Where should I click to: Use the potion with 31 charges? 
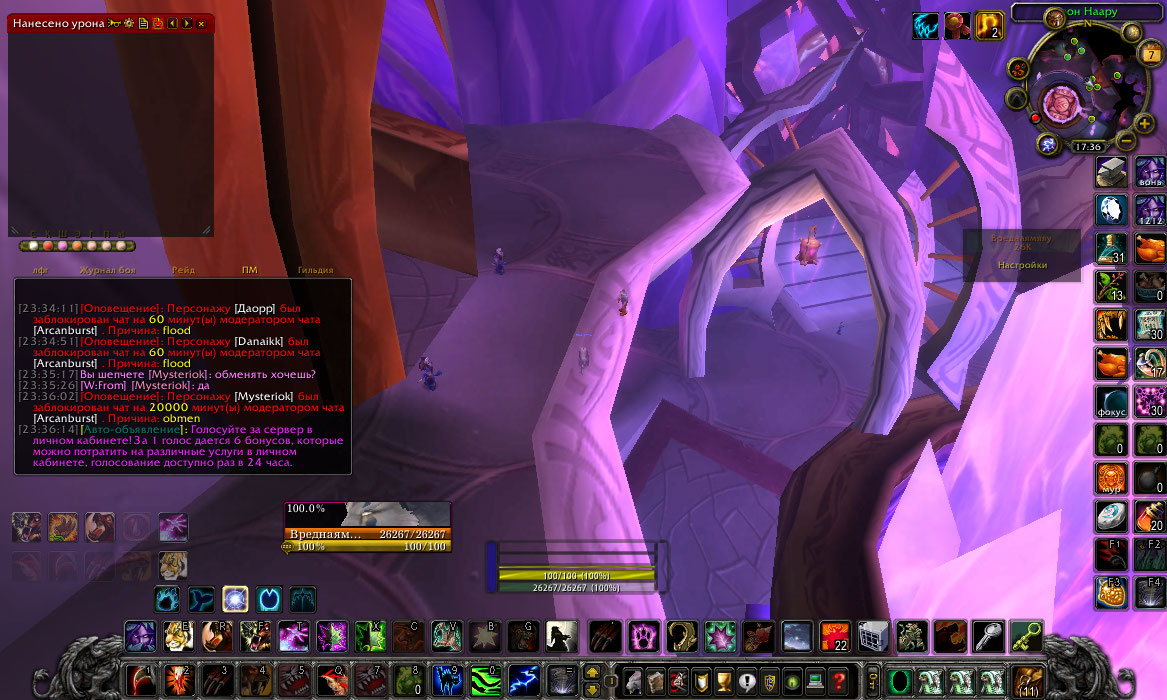coord(1112,247)
